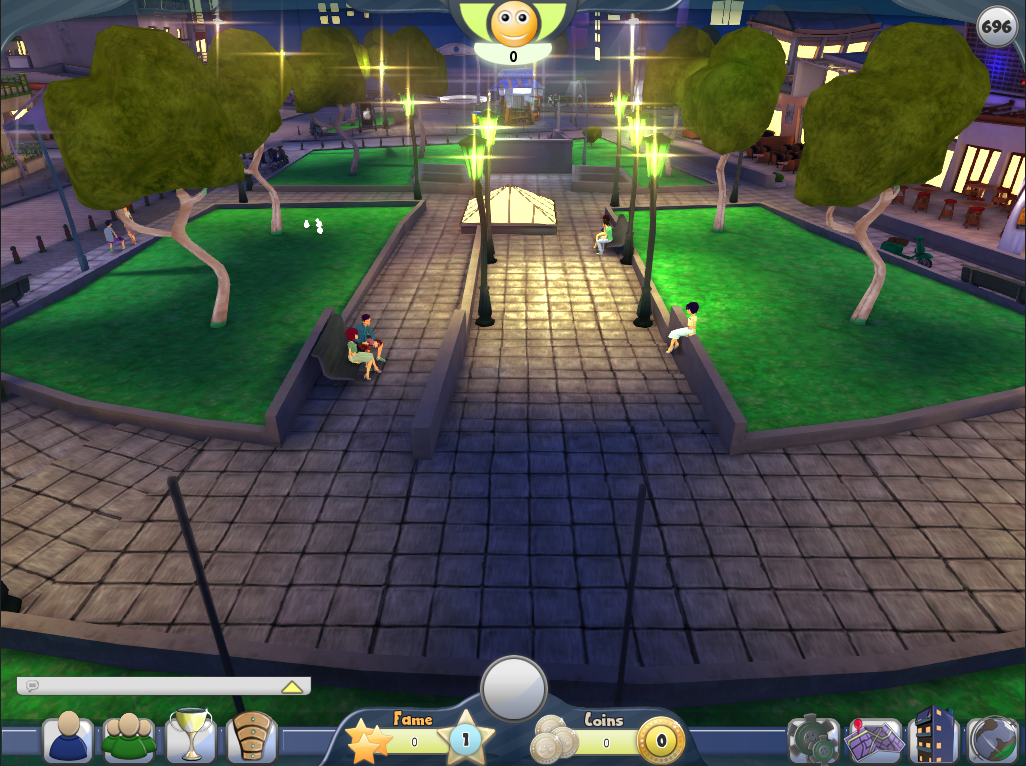Select the apartment building icon
Screen dimensions: 1026x766
pos(934,735)
